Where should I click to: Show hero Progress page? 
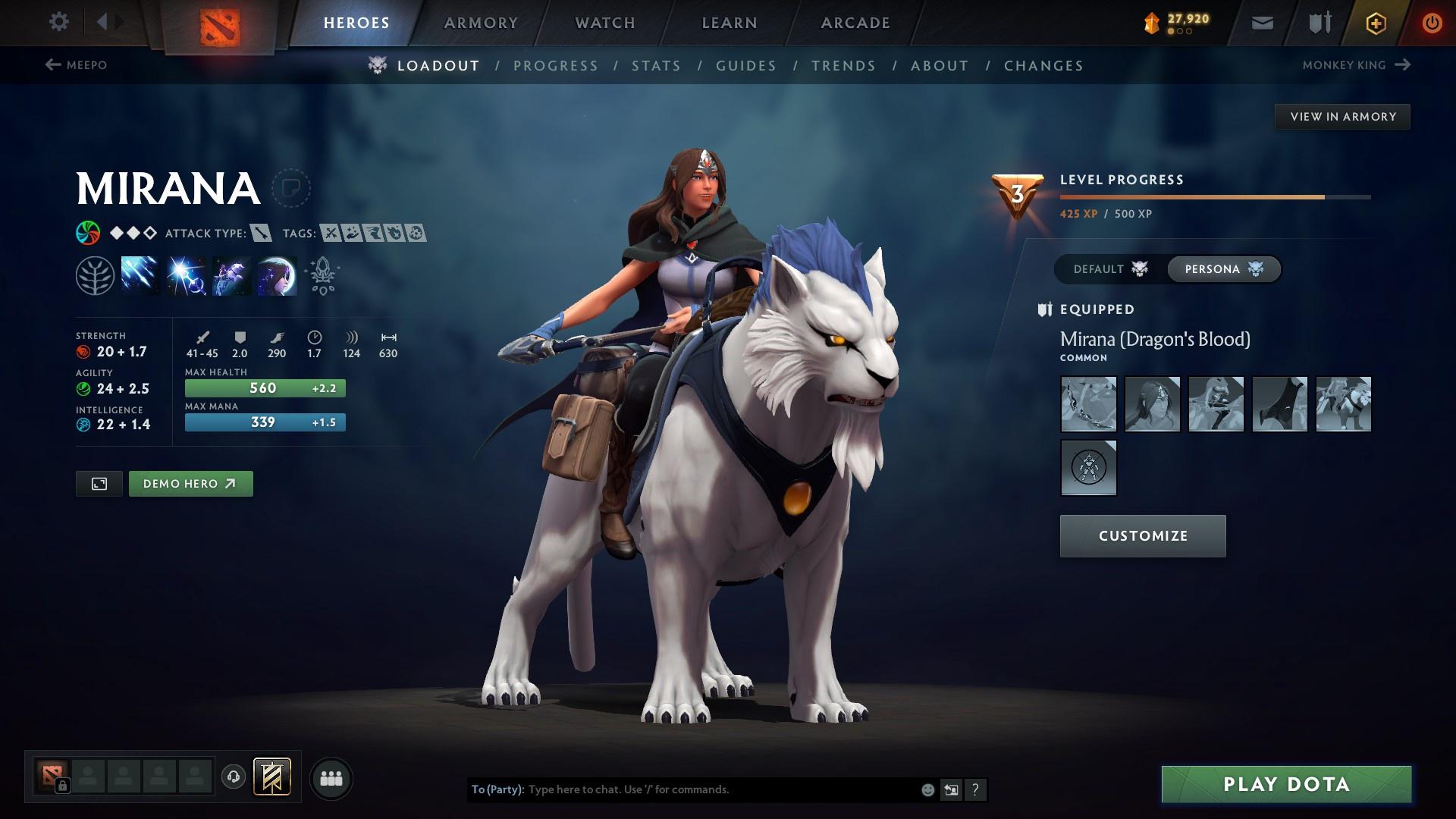556,66
